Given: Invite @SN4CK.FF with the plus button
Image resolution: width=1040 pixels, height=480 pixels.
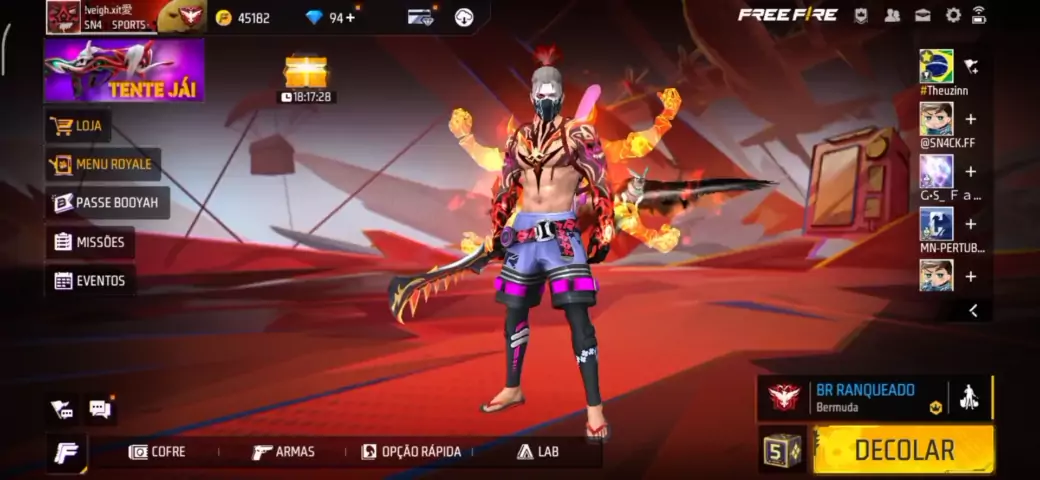Looking at the screenshot, I should click(x=970, y=119).
